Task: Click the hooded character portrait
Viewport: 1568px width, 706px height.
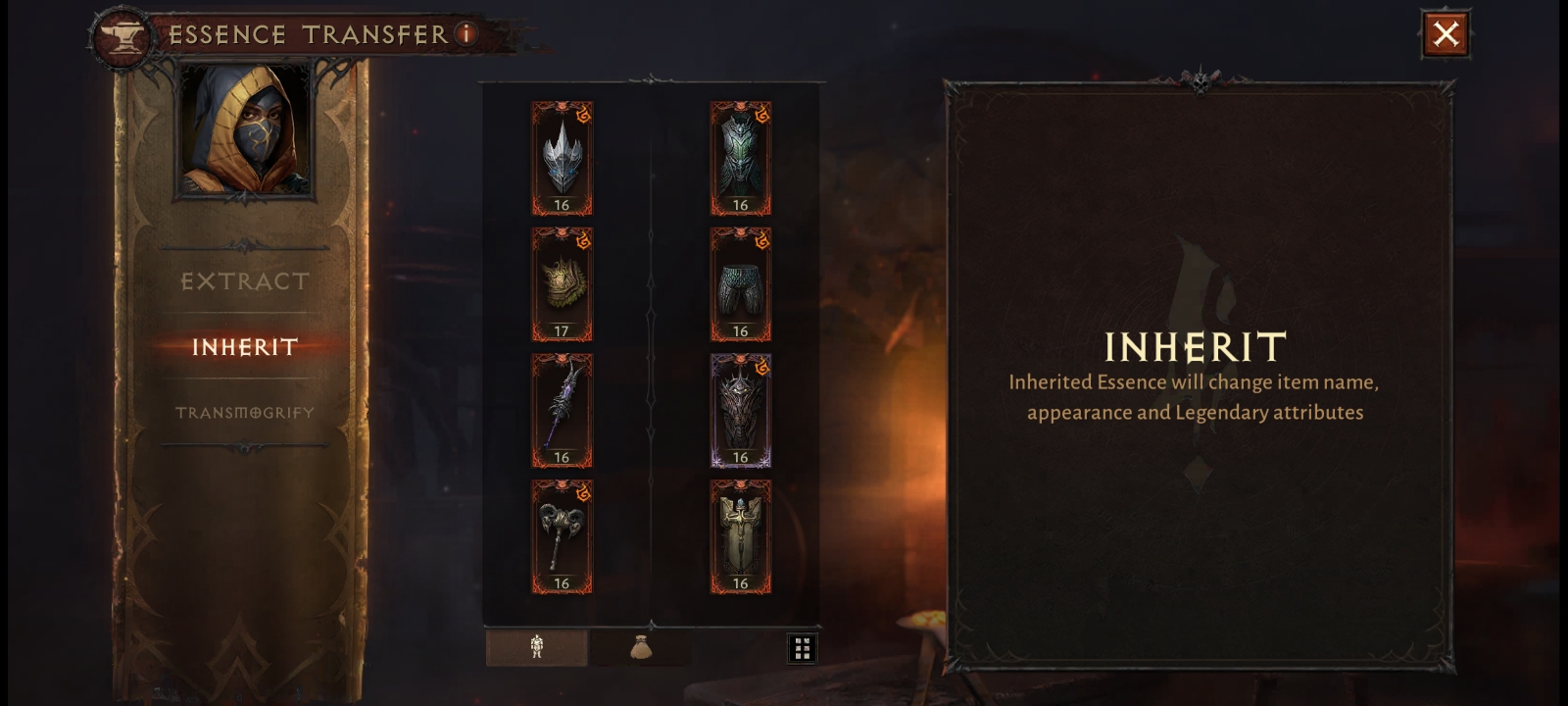Action: click(x=245, y=129)
